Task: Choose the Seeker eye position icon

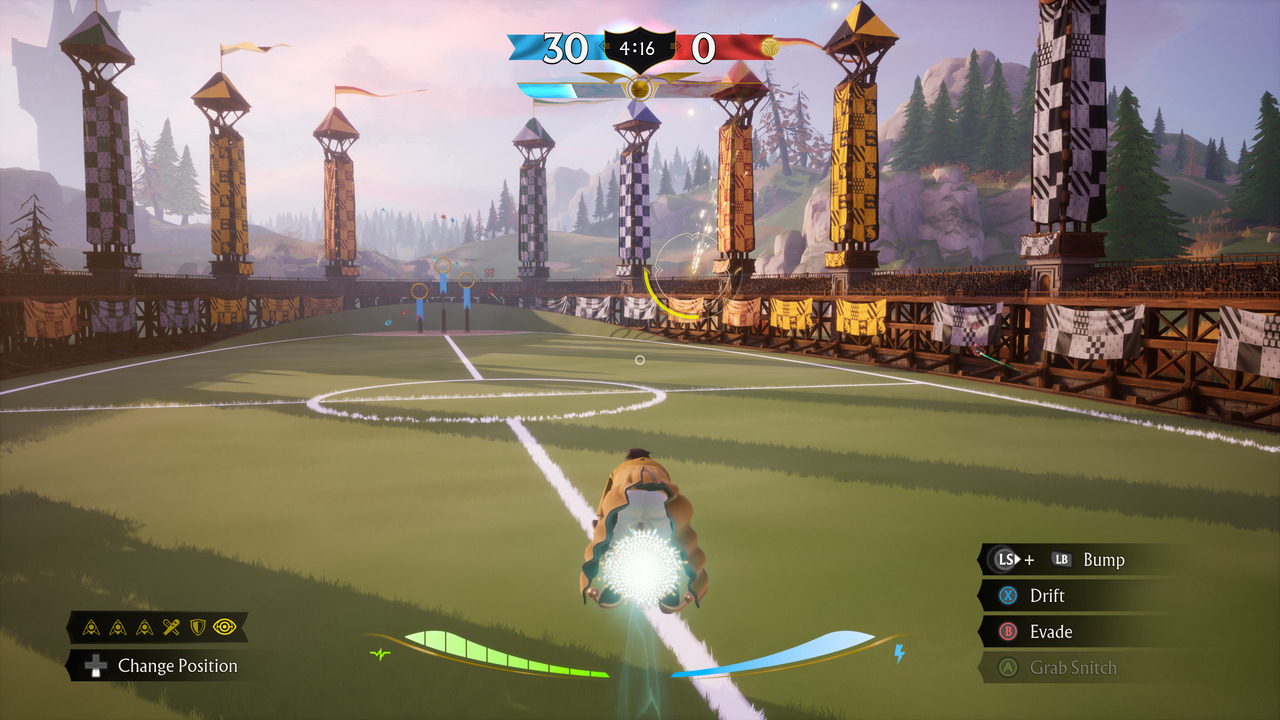Action: click(x=225, y=627)
